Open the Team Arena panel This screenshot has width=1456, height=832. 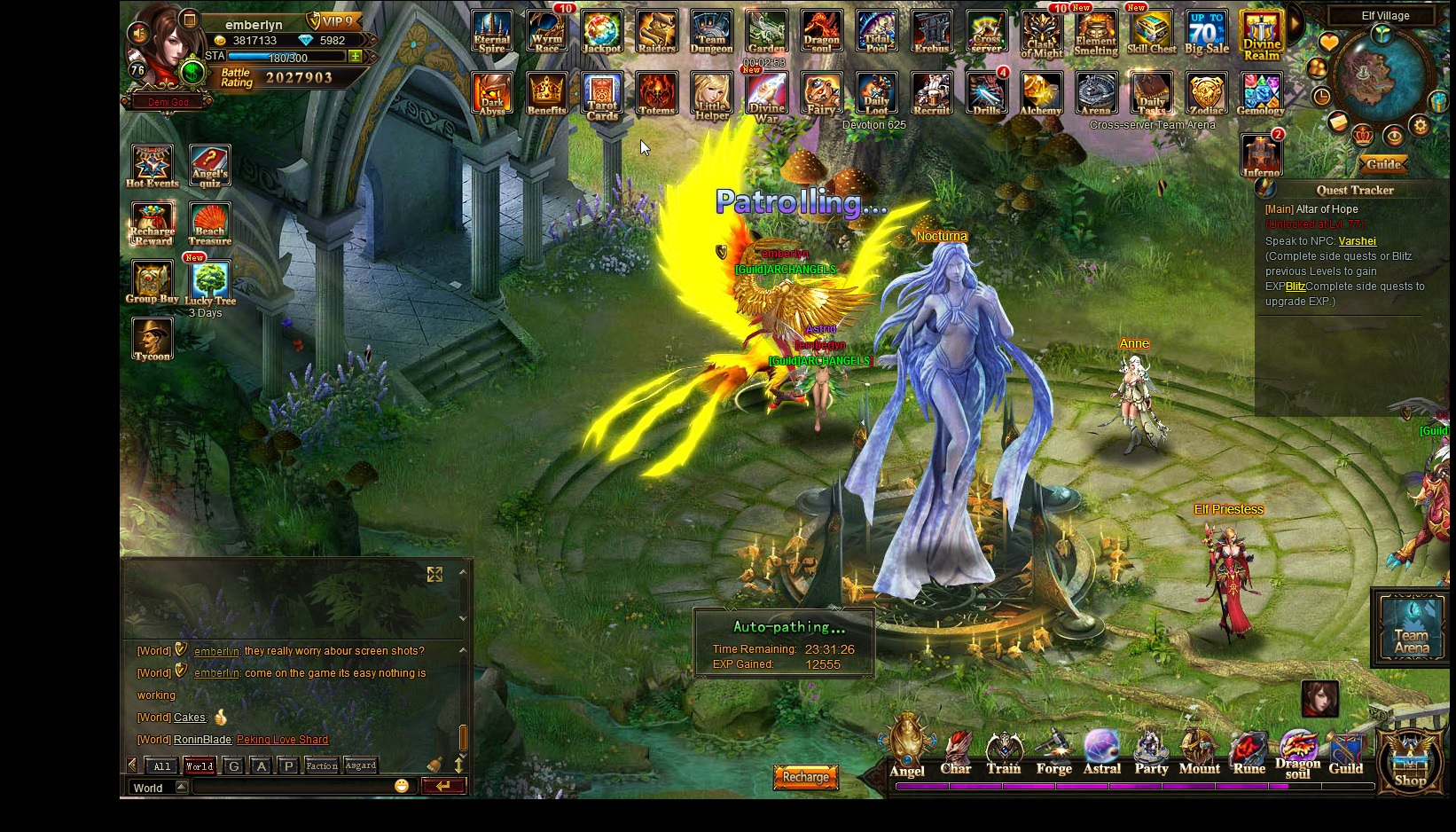1411,628
